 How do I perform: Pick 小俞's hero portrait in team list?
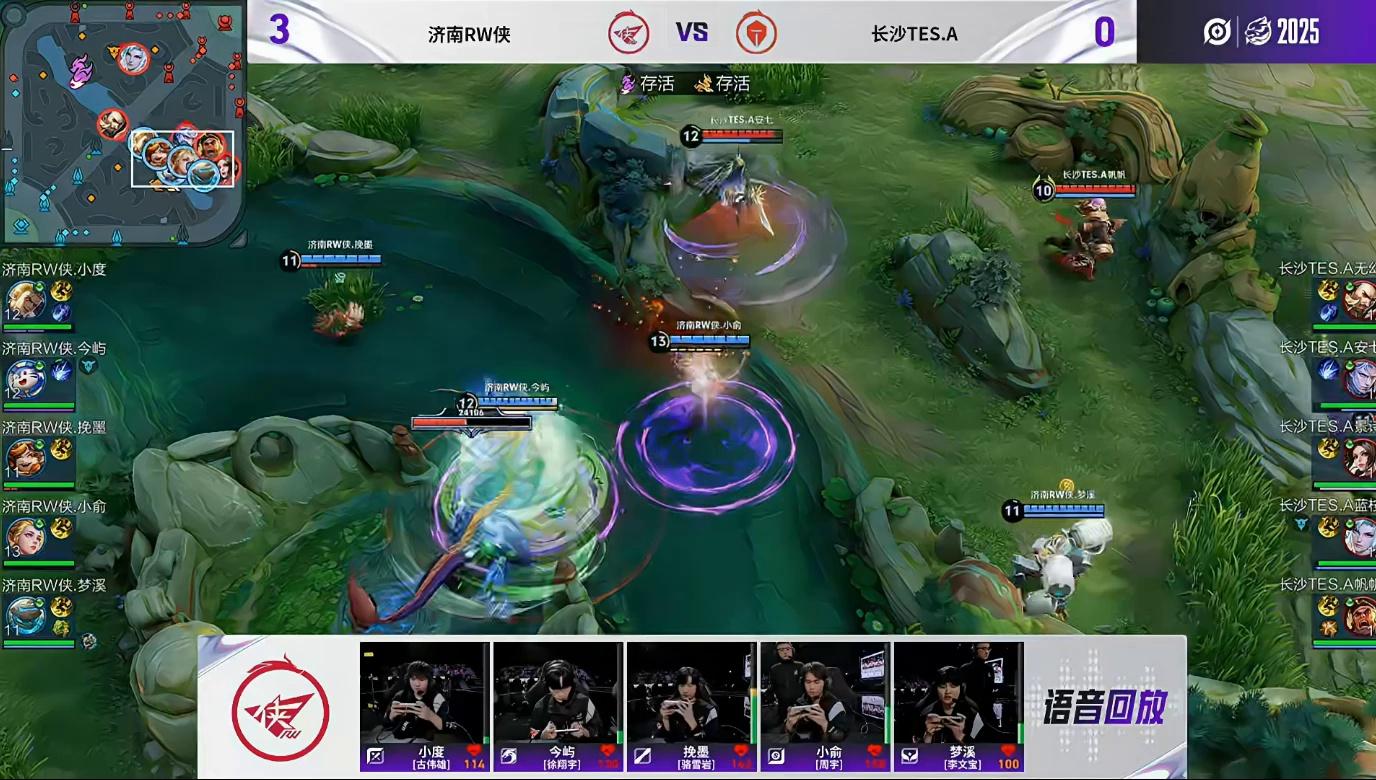tap(24, 537)
